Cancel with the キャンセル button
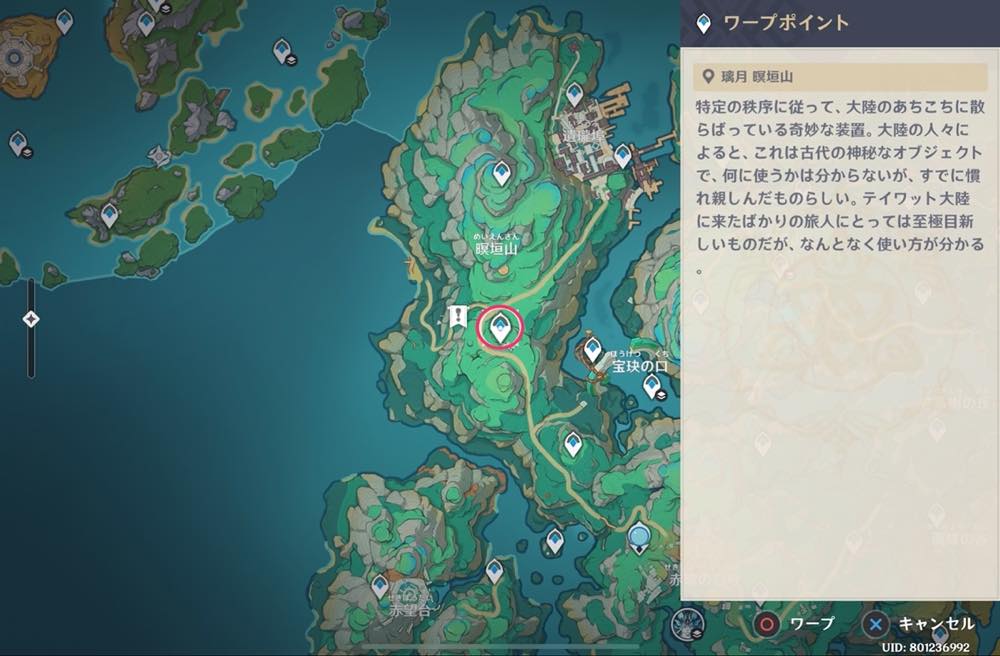 [x=918, y=624]
